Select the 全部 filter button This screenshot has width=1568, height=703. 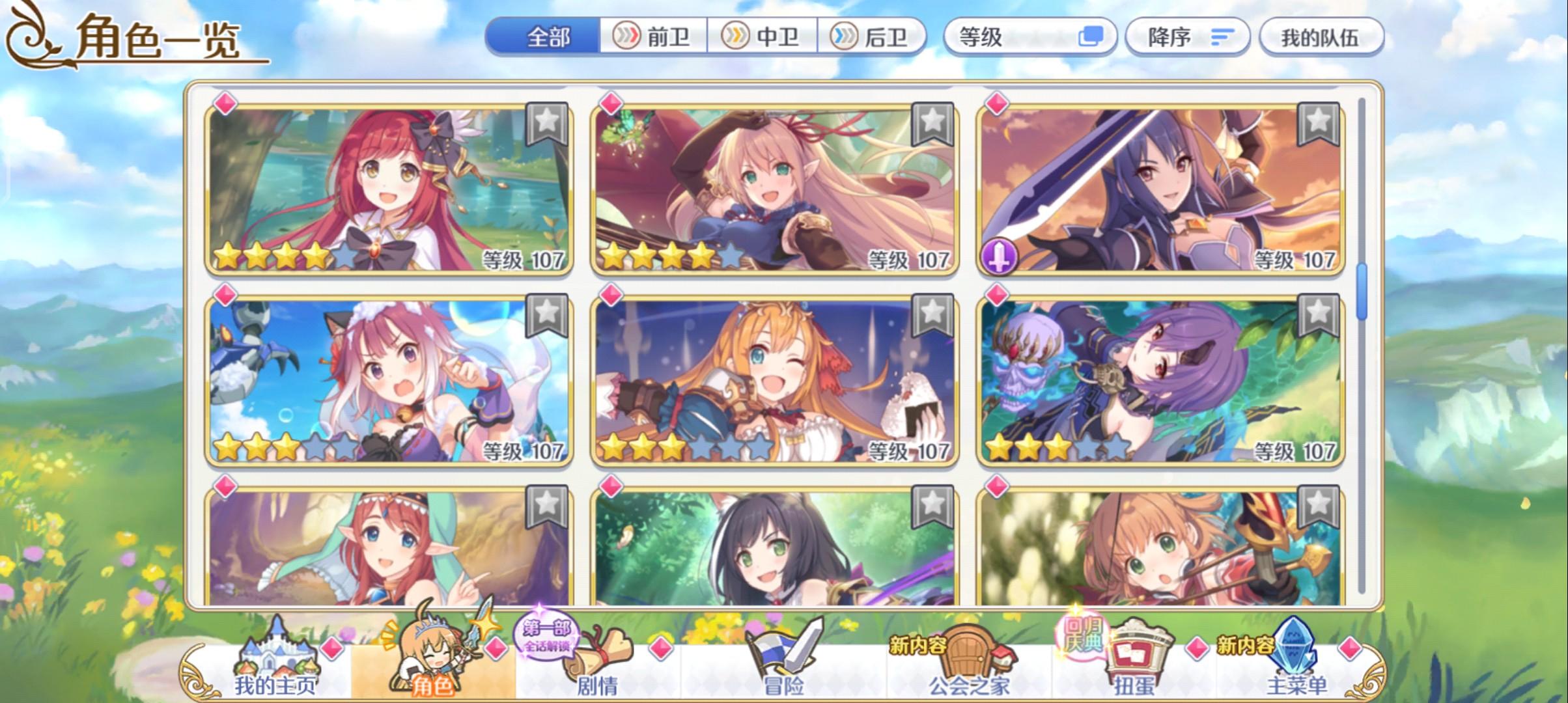(x=547, y=37)
